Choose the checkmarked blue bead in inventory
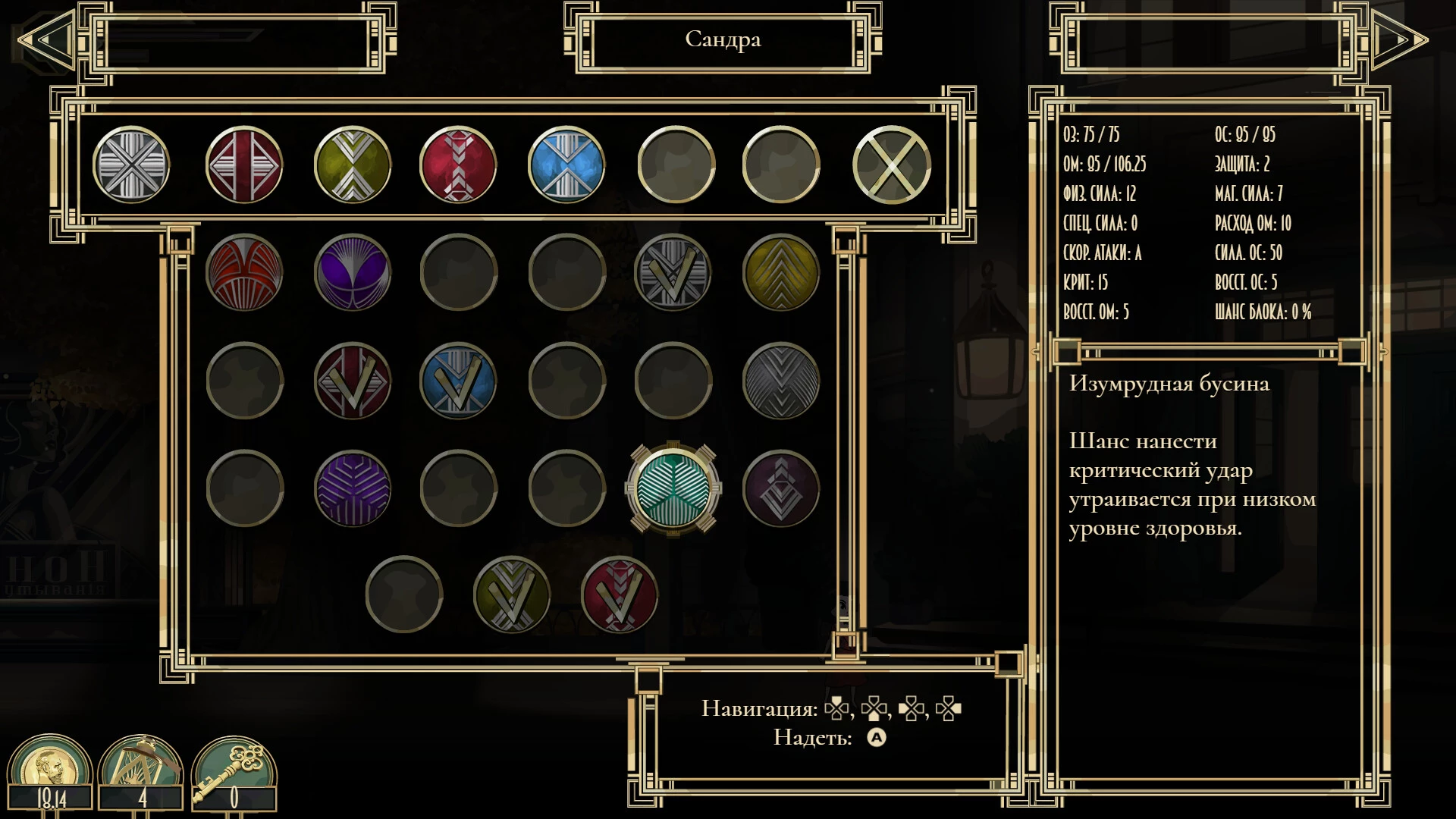This screenshot has width=1456, height=819. [x=458, y=381]
